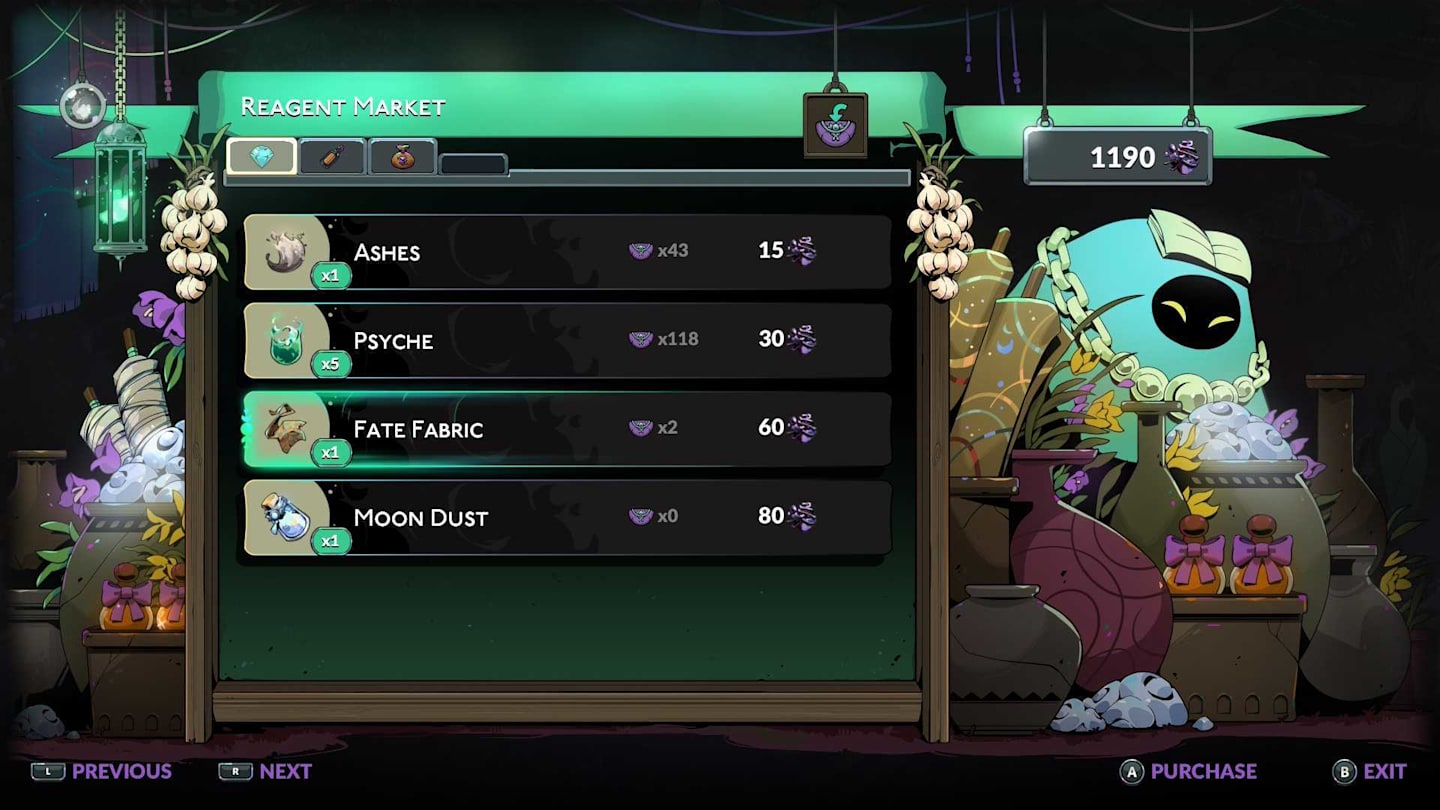The height and width of the screenshot is (810, 1440).
Task: Go to the Next category
Action: (x=266, y=771)
